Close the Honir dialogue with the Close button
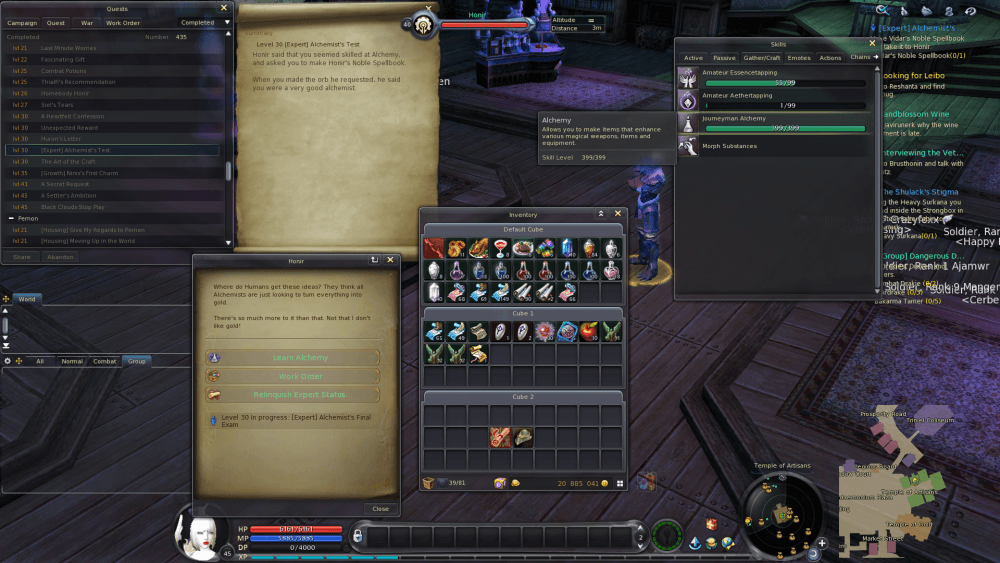The image size is (1000, 563). pos(380,508)
